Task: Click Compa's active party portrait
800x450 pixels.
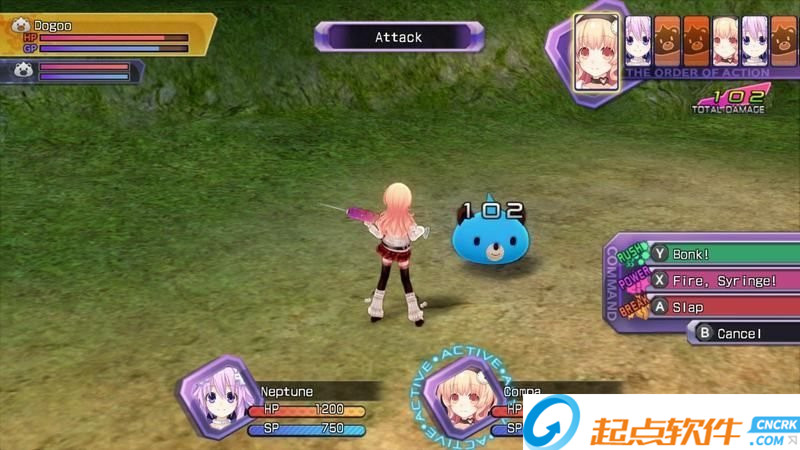Action: click(457, 399)
